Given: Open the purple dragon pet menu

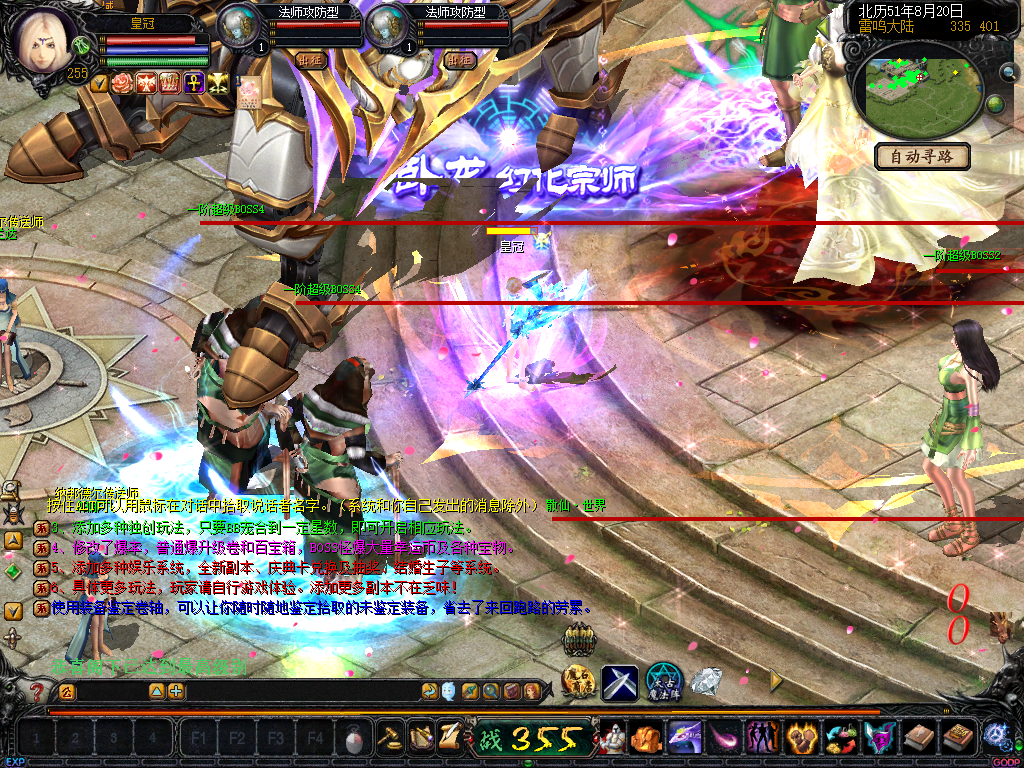Looking at the screenshot, I should 685,739.
